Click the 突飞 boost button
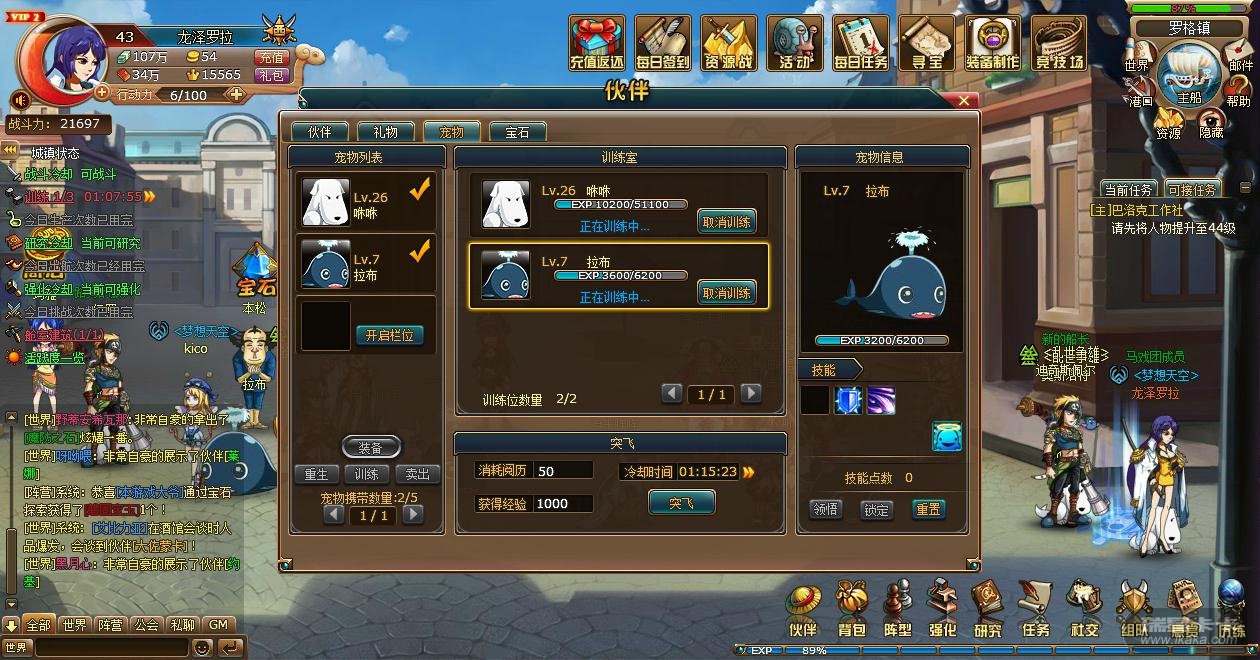 681,503
